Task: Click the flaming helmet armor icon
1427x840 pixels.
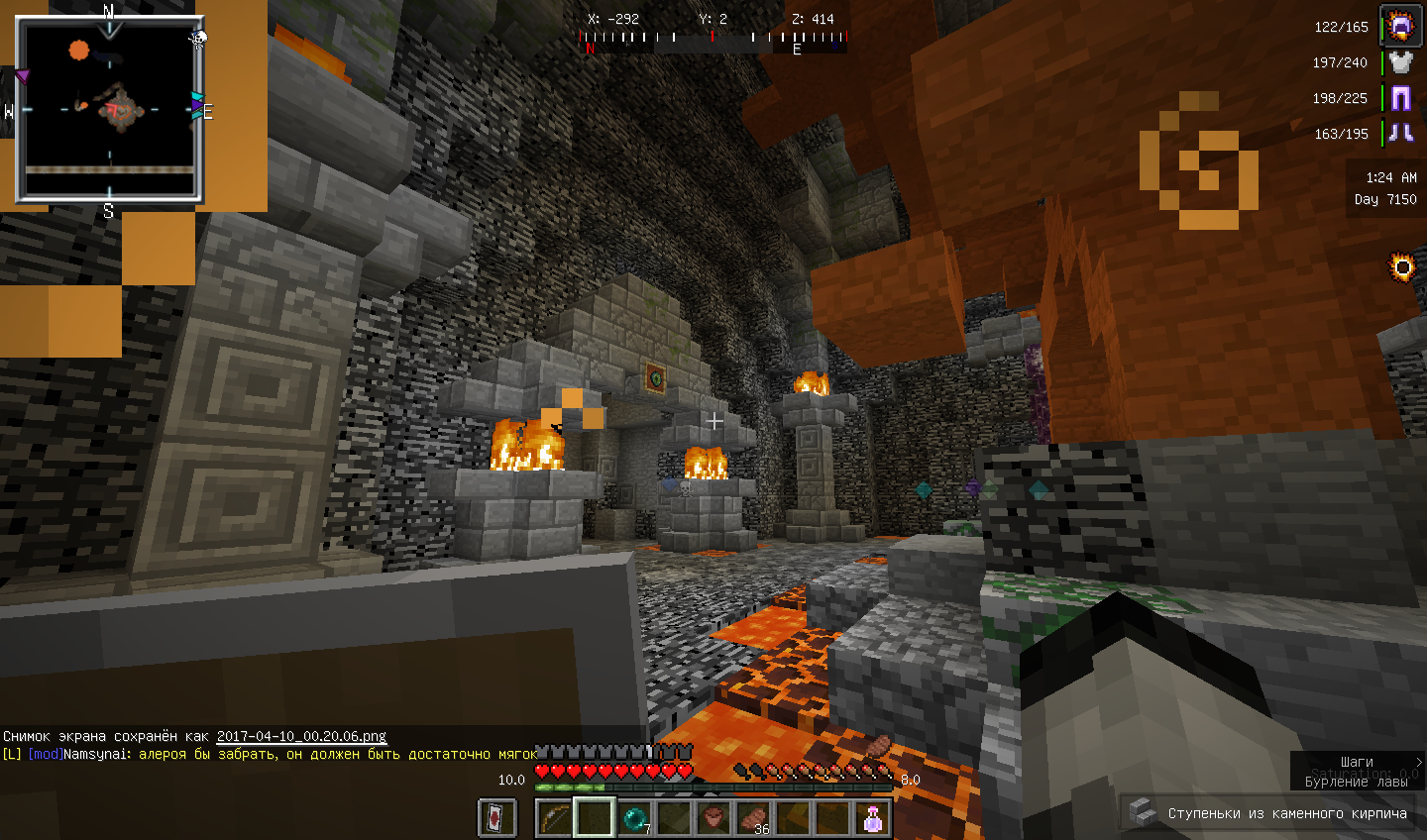Action: [x=1401, y=27]
